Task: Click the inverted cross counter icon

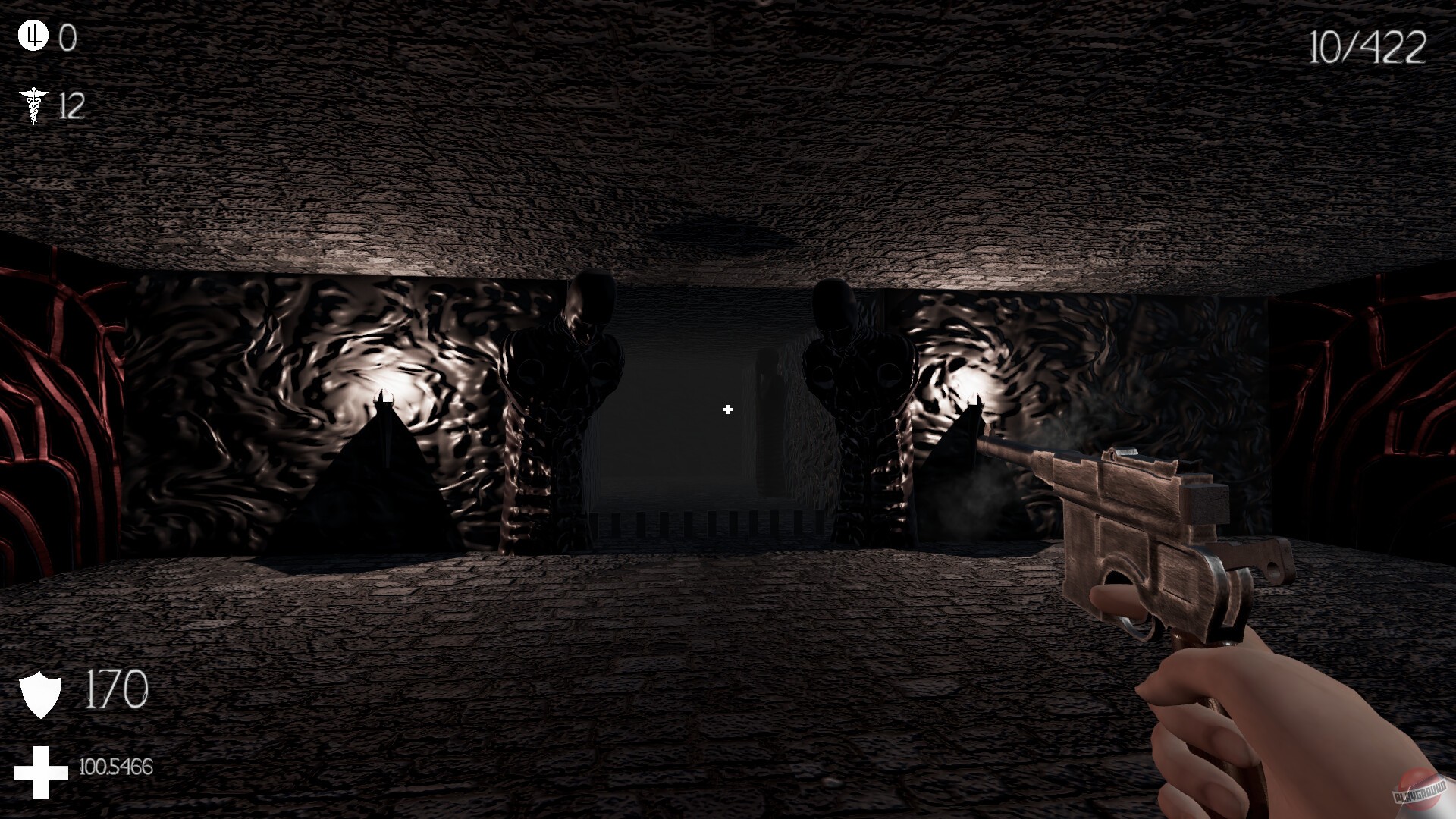Action: [x=33, y=36]
